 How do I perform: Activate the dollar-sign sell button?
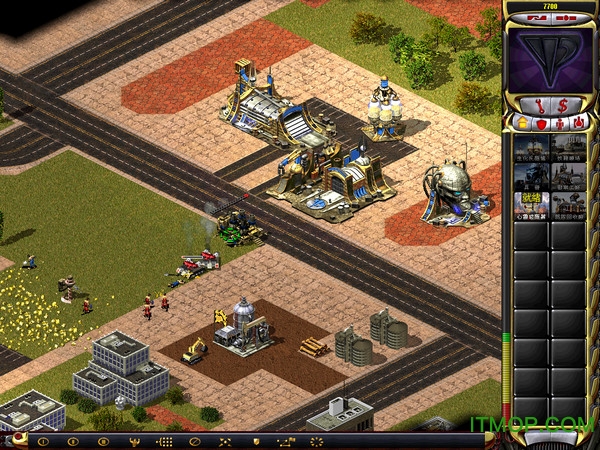pyautogui.click(x=563, y=104)
